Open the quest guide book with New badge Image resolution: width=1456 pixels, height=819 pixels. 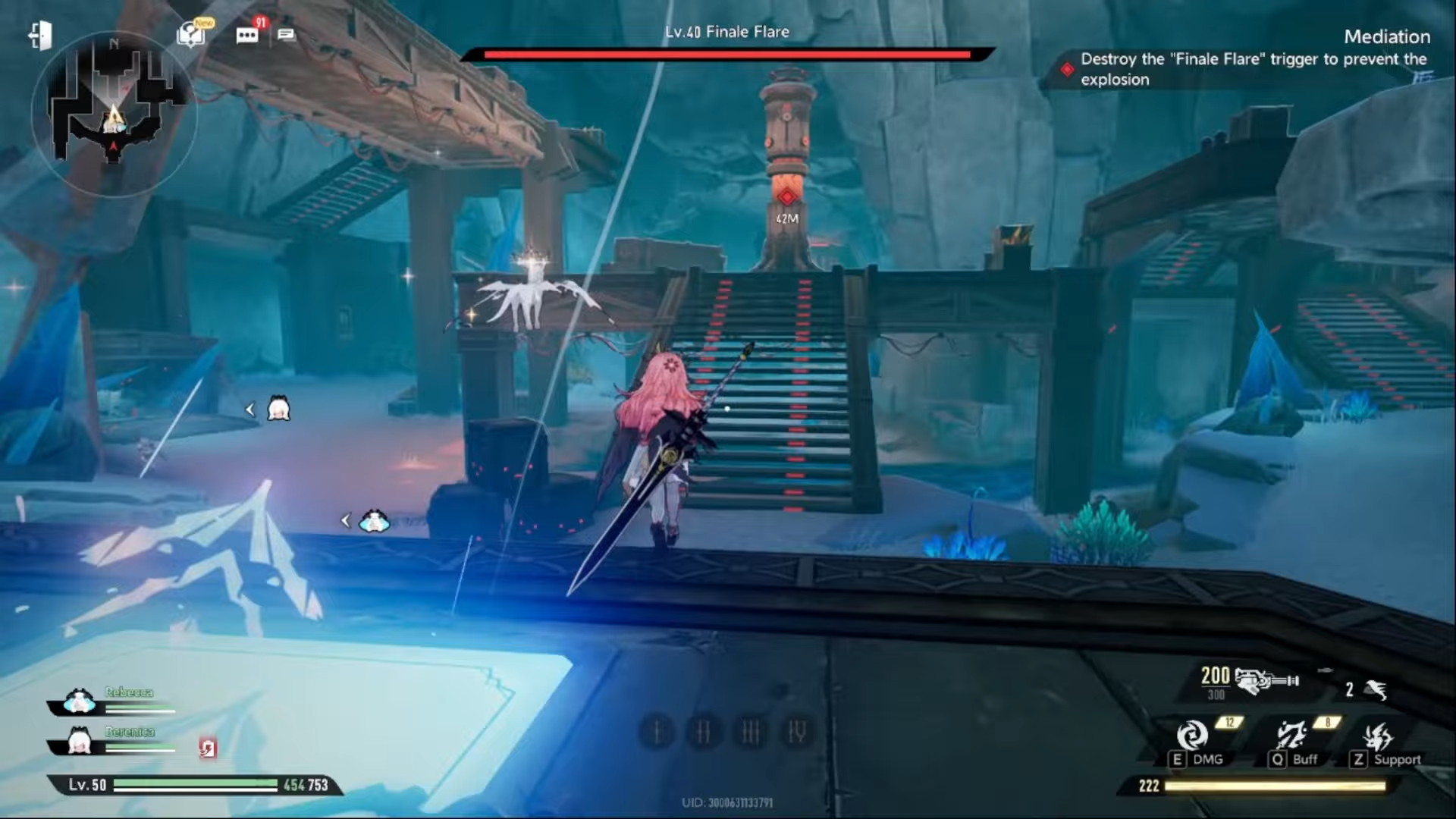187,33
